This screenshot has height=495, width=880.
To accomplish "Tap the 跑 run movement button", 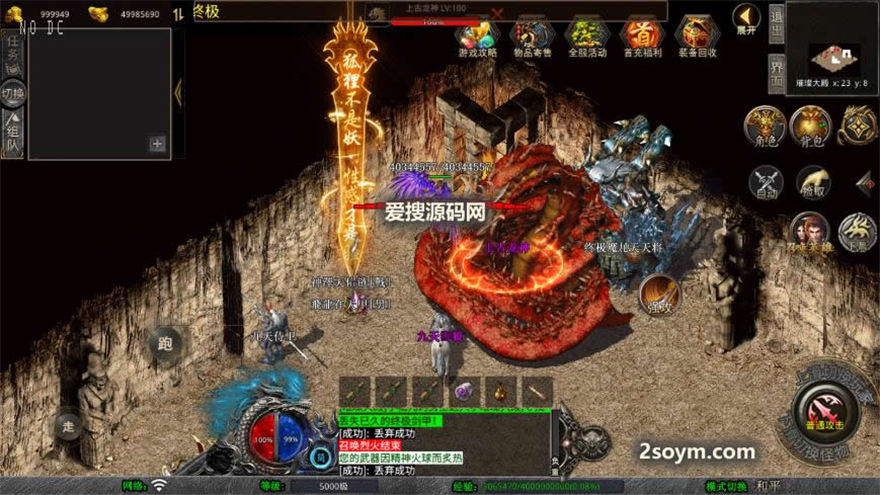I will (165, 344).
